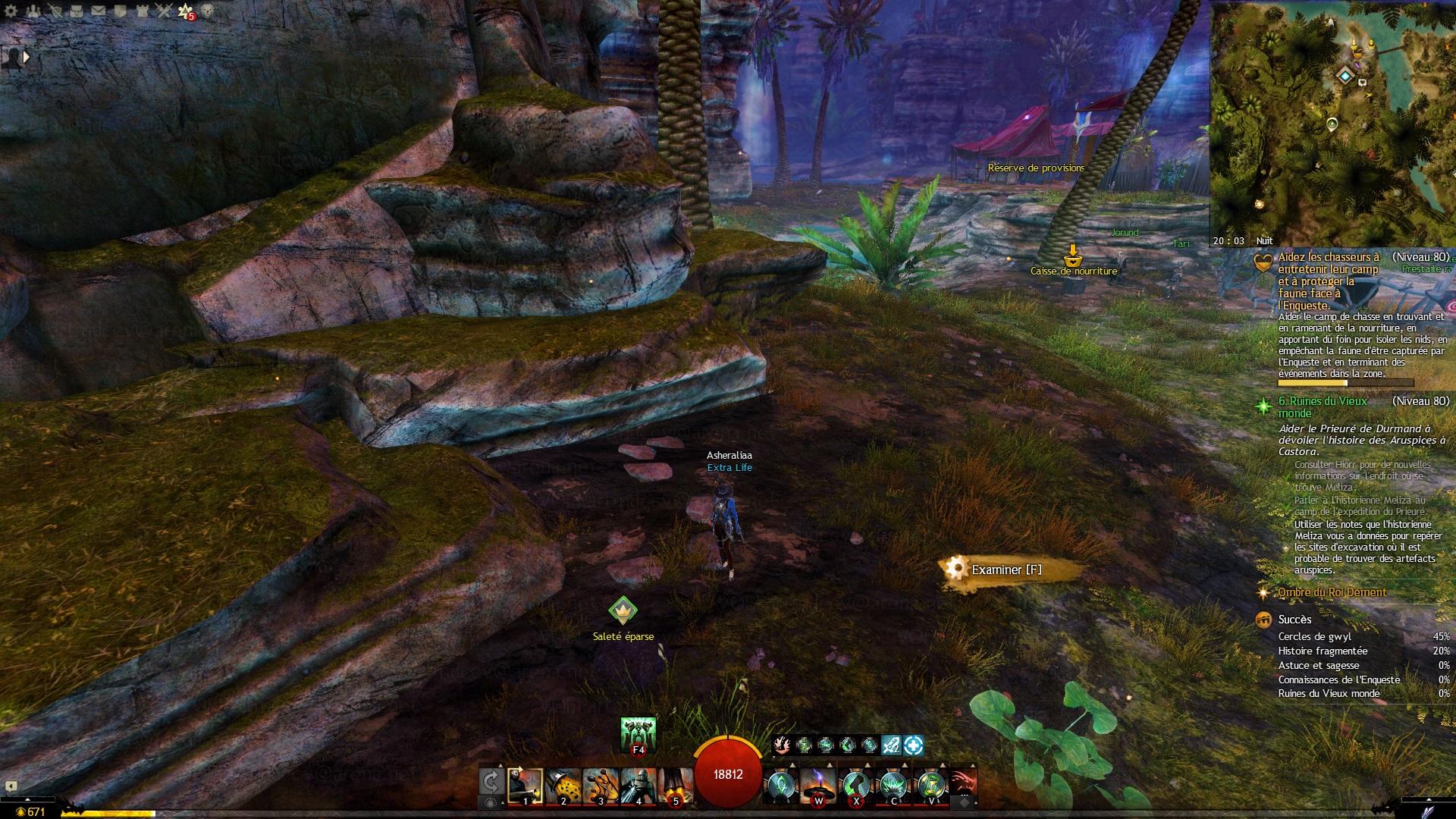Trigger the F4 mech command skill
The height and width of the screenshot is (819, 1456).
click(x=638, y=735)
